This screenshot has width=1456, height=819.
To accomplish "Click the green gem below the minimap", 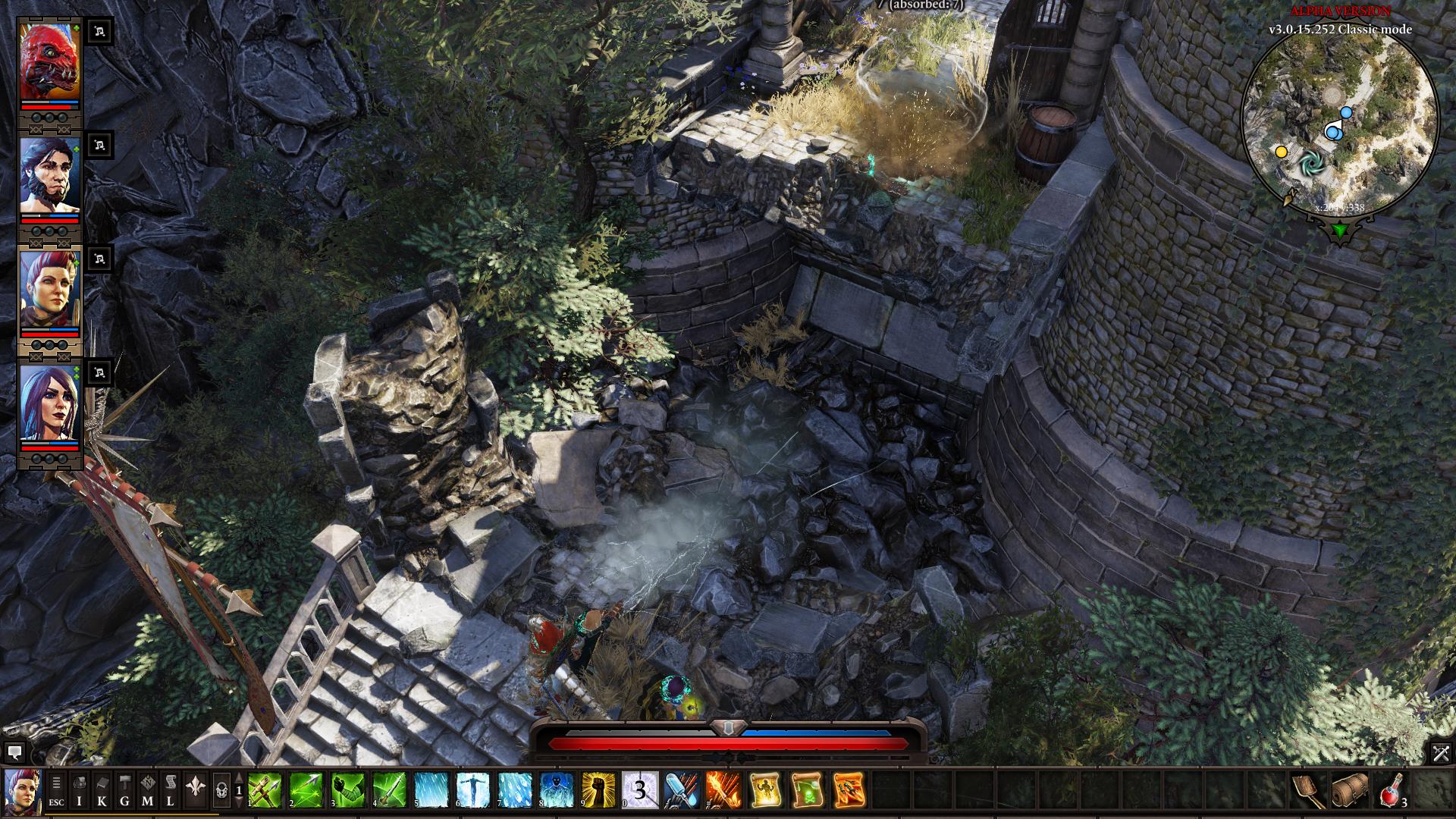I will tap(1340, 231).
